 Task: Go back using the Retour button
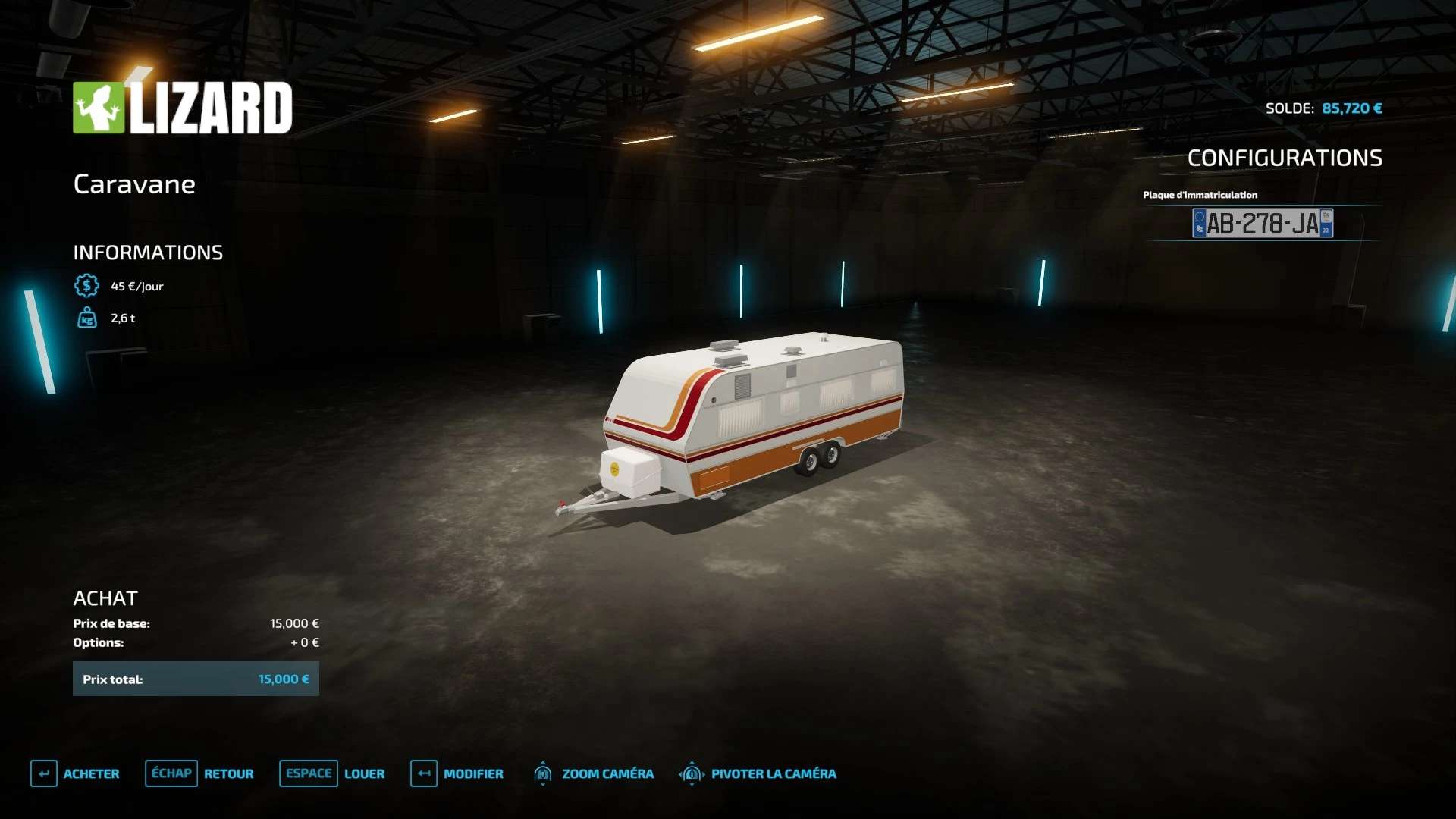[200, 773]
